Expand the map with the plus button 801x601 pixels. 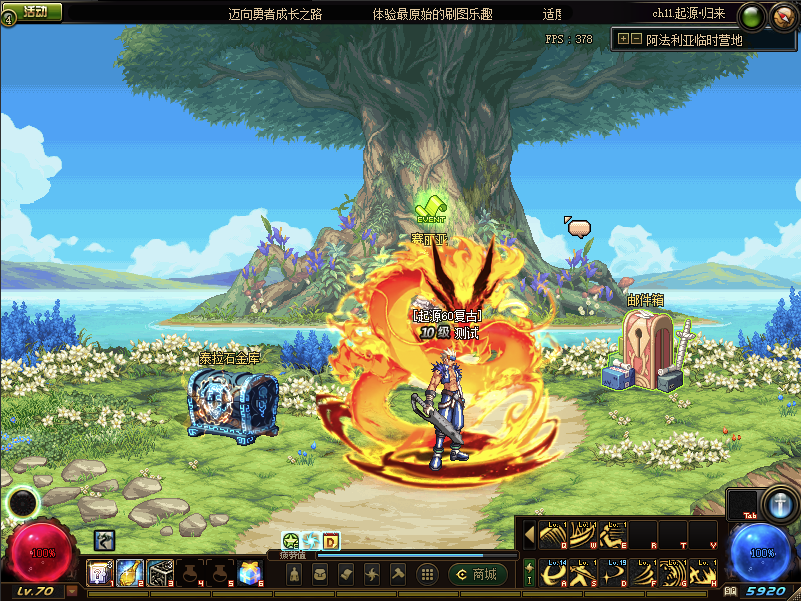click(623, 39)
